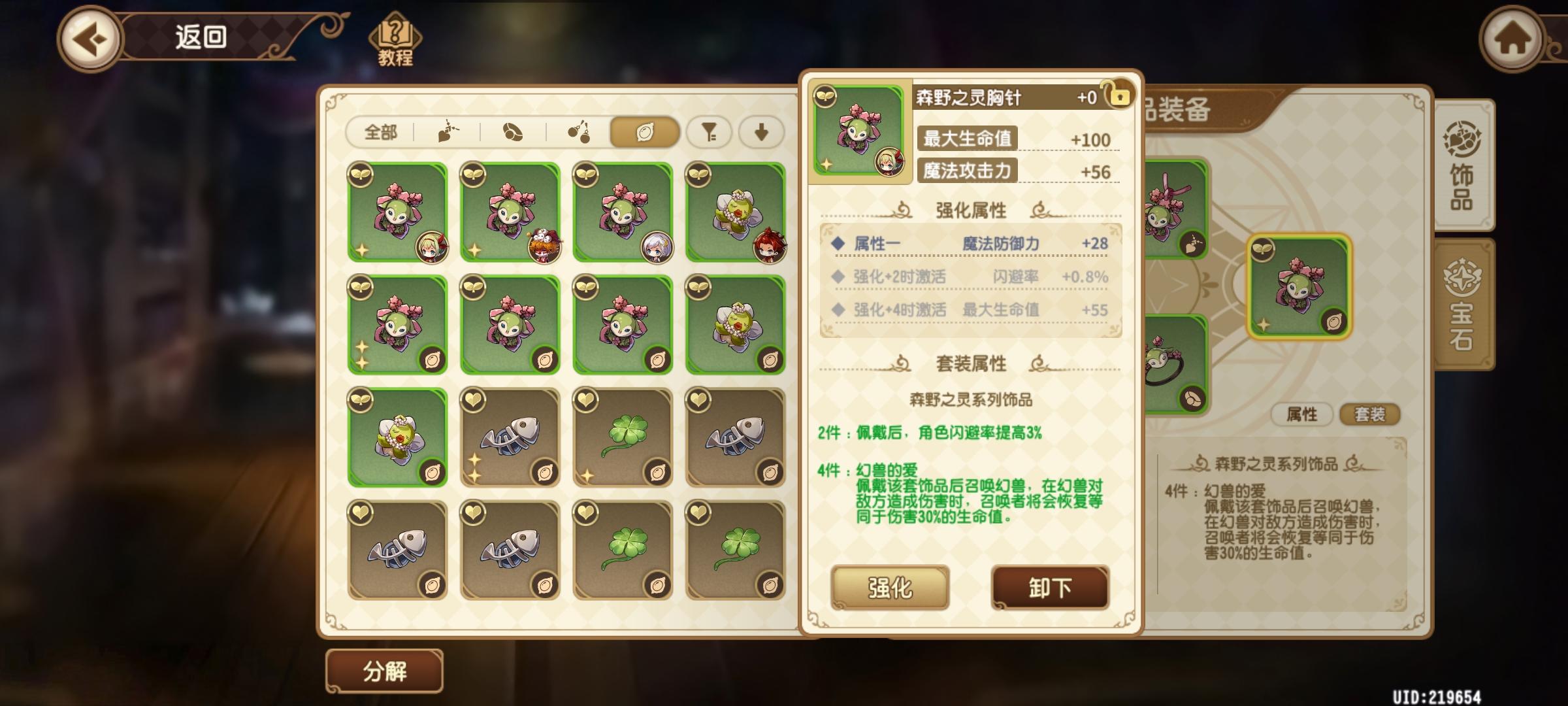Select a four-leaf clover accessory thumbnail

623,437
